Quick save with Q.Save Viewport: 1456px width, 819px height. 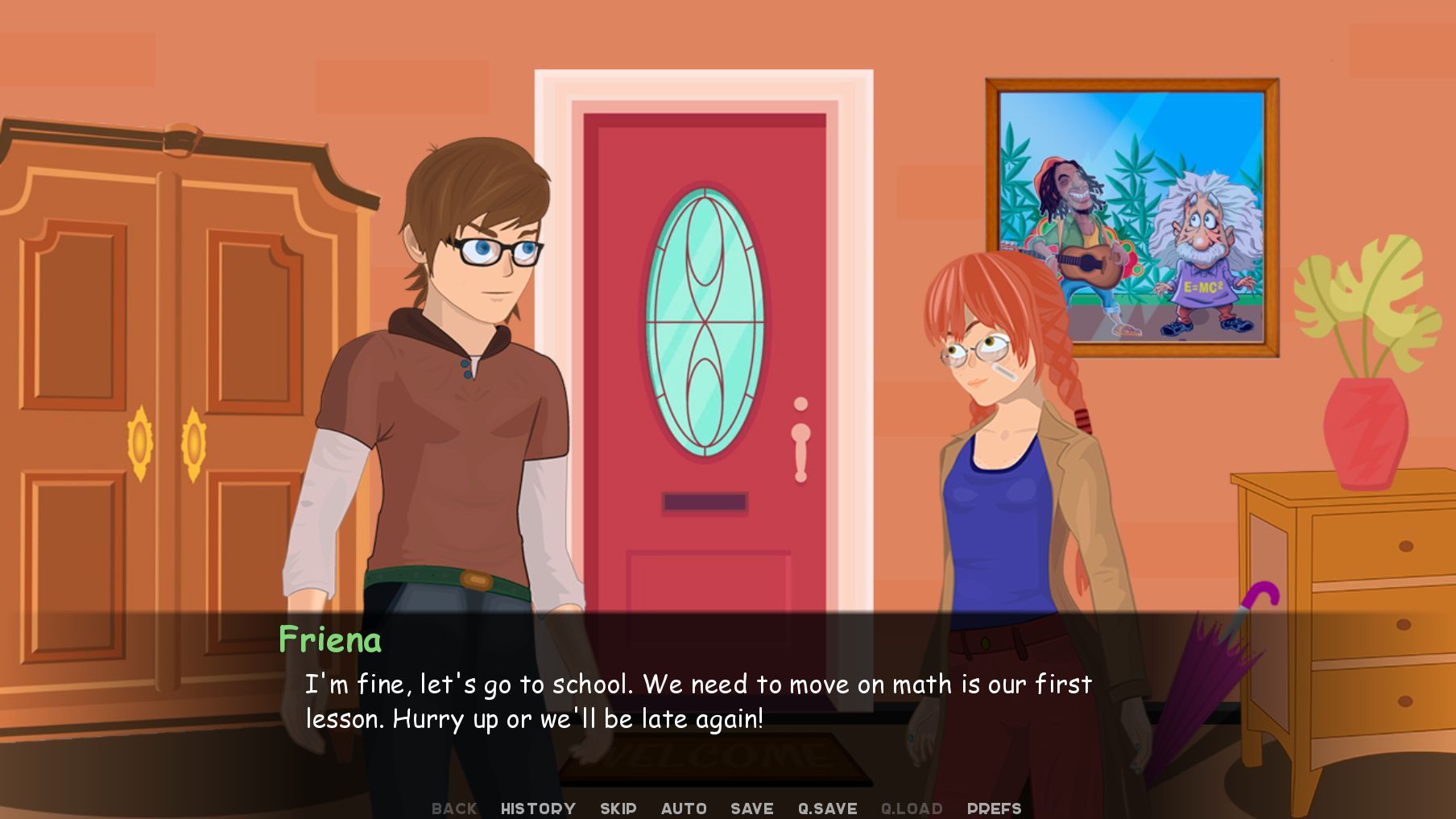pyautogui.click(x=827, y=808)
